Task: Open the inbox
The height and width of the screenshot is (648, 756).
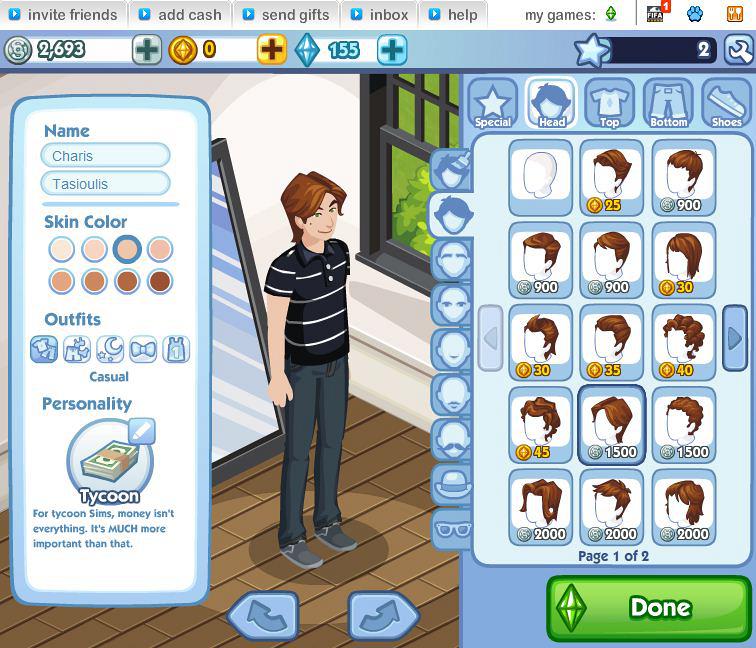Action: point(380,15)
